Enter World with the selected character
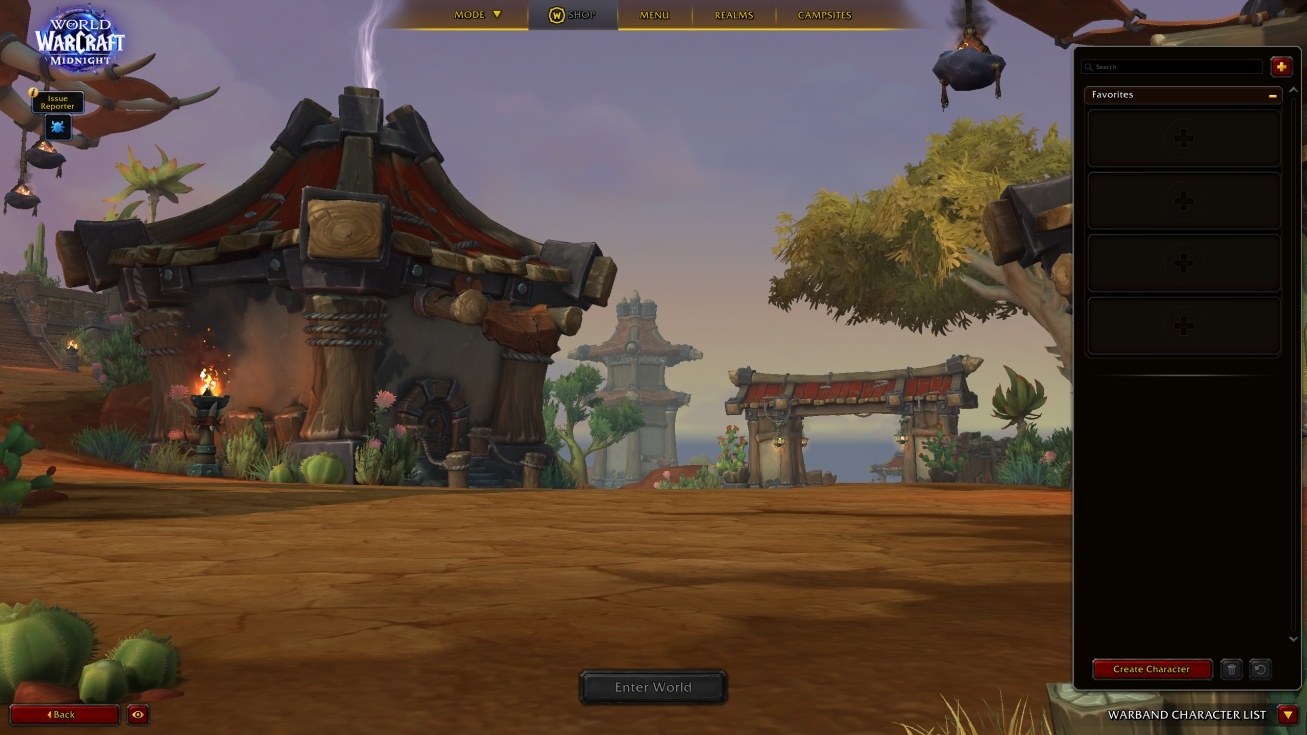The height and width of the screenshot is (735, 1307). click(653, 687)
